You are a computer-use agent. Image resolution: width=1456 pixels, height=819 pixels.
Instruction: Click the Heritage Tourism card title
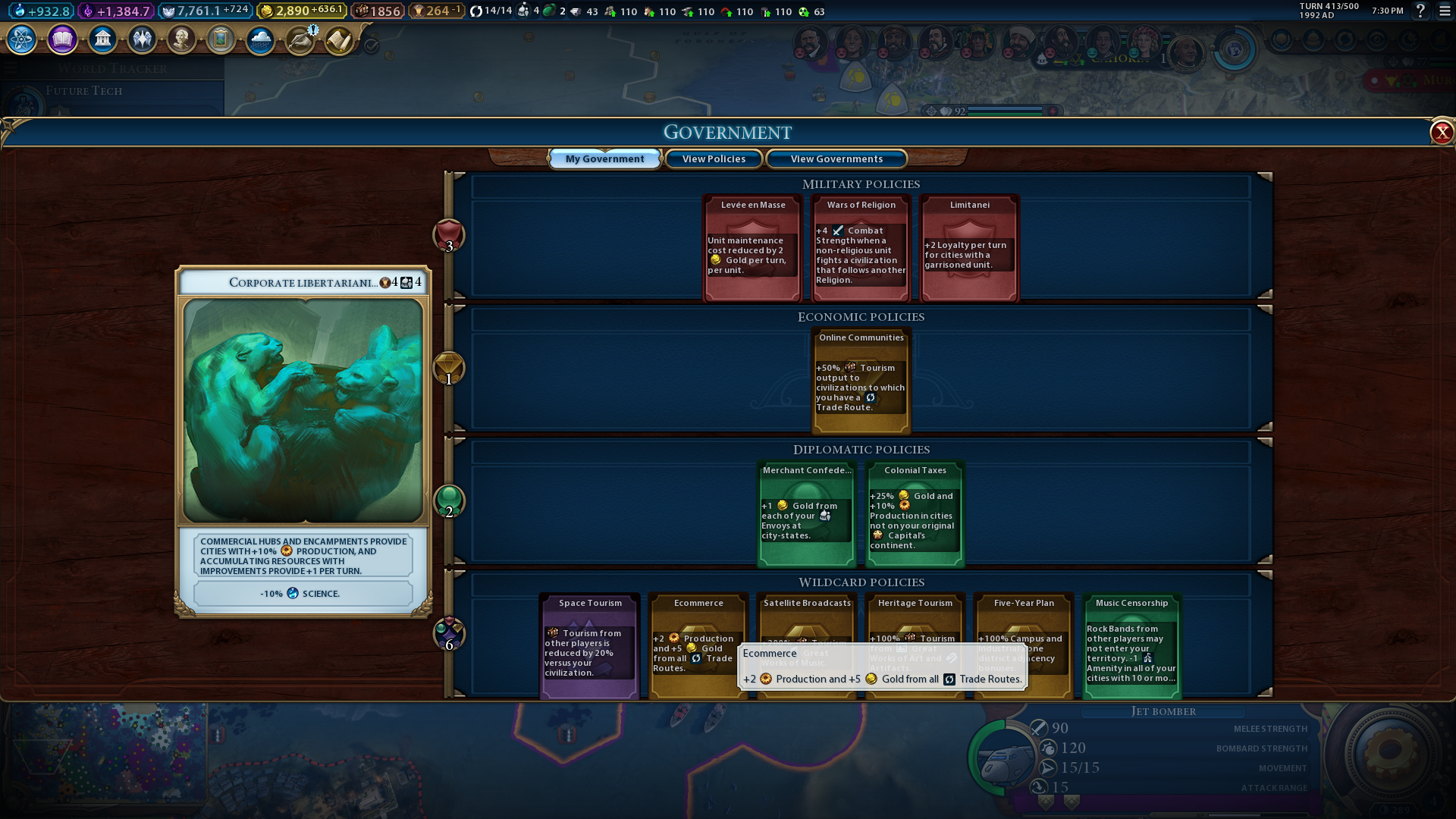[x=915, y=604]
